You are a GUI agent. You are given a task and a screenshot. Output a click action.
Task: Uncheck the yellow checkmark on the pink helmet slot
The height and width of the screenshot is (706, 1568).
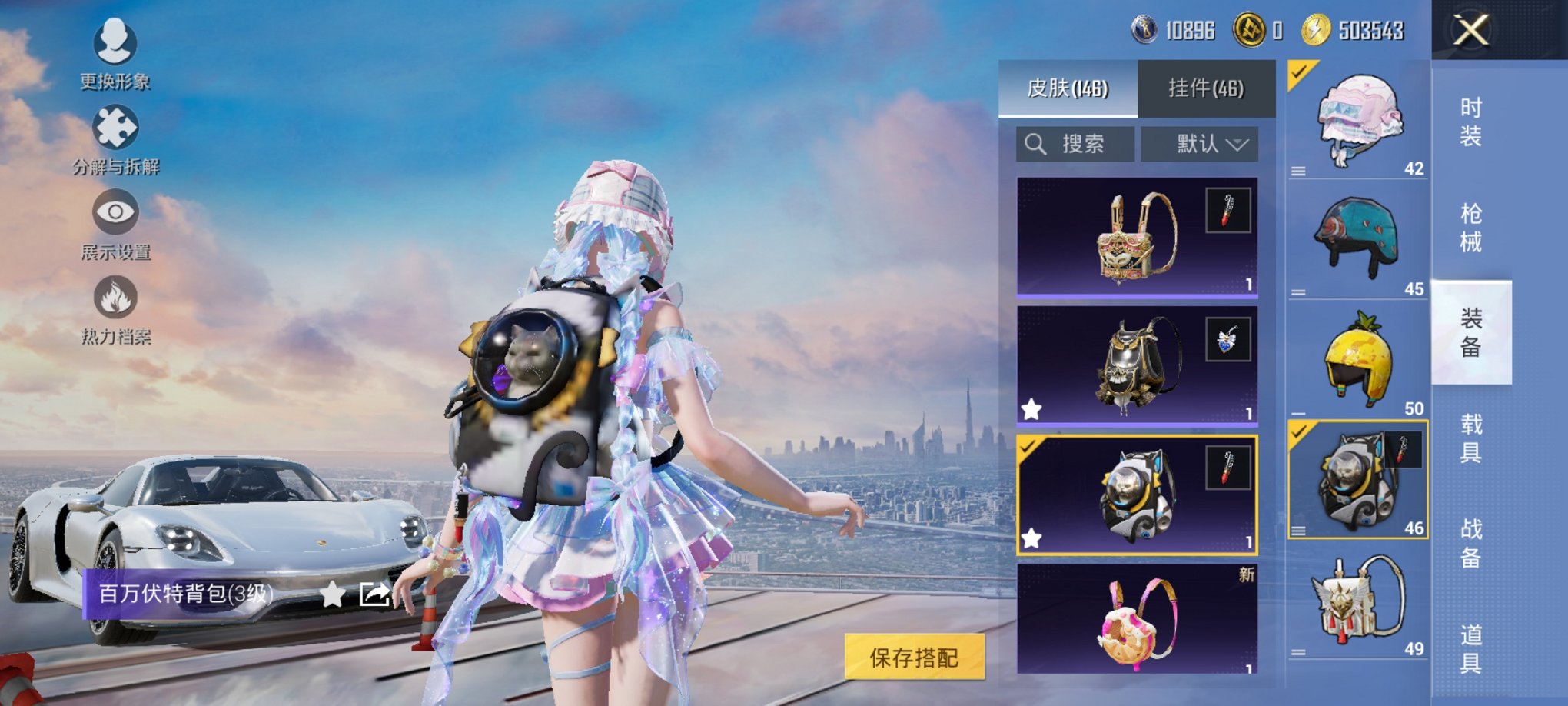1298,73
